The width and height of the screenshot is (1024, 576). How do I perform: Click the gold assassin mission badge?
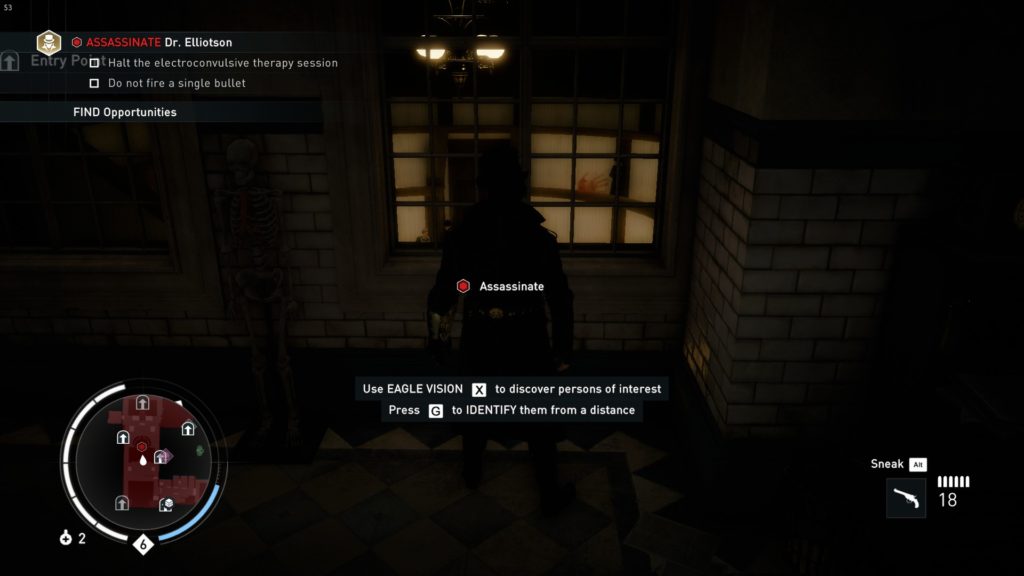(x=48, y=42)
